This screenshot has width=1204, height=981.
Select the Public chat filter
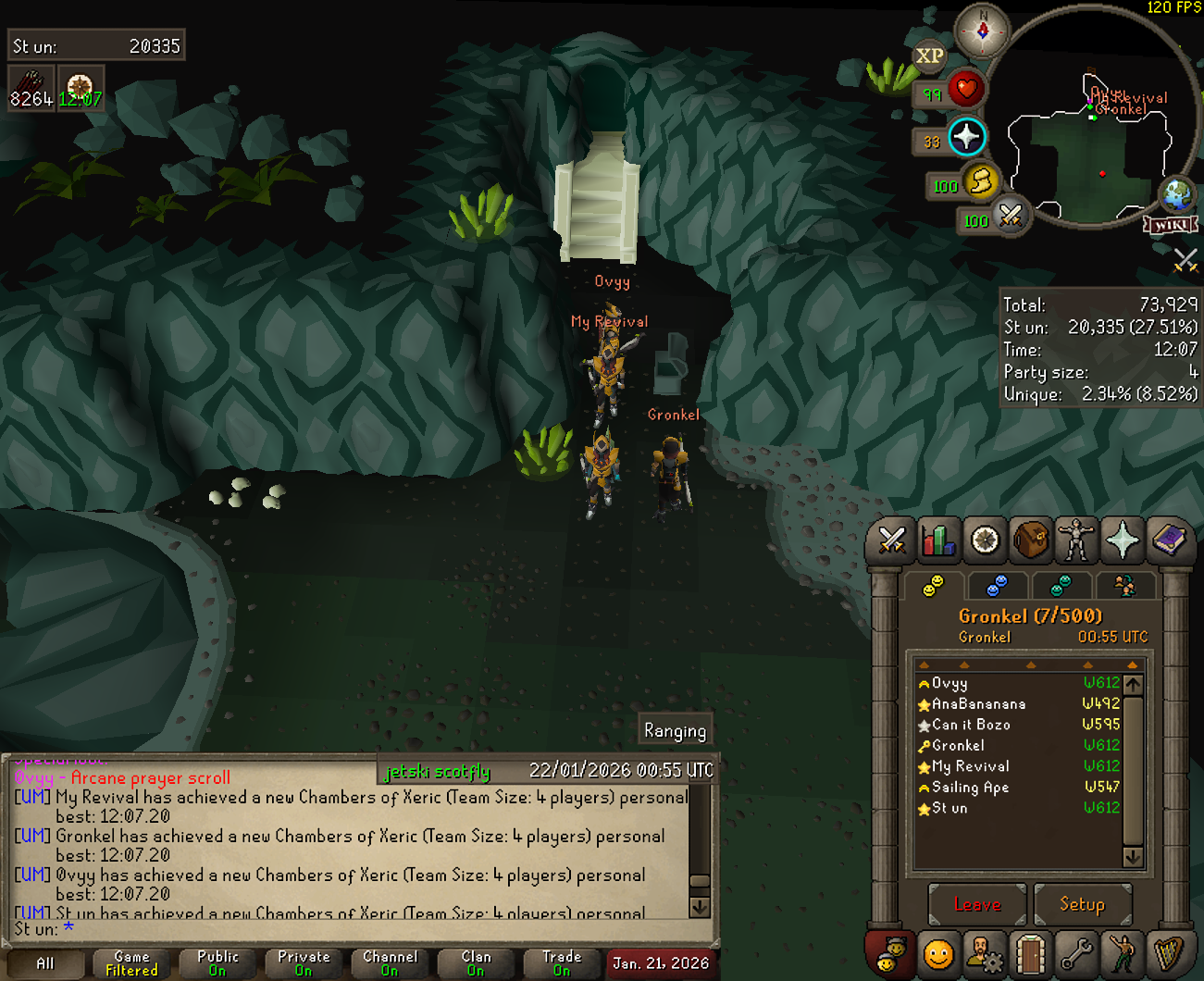point(217,963)
